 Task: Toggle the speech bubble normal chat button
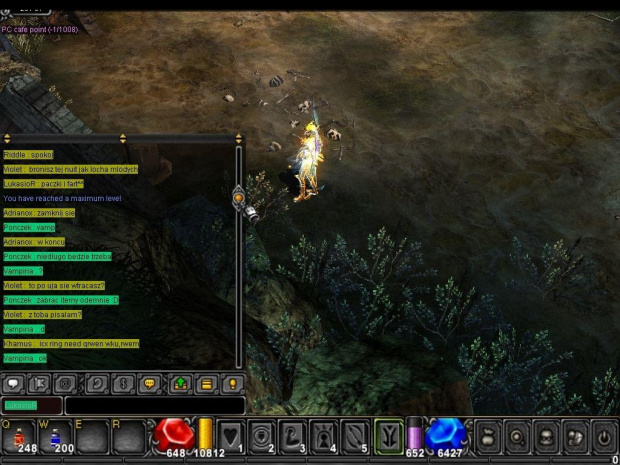[x=14, y=383]
